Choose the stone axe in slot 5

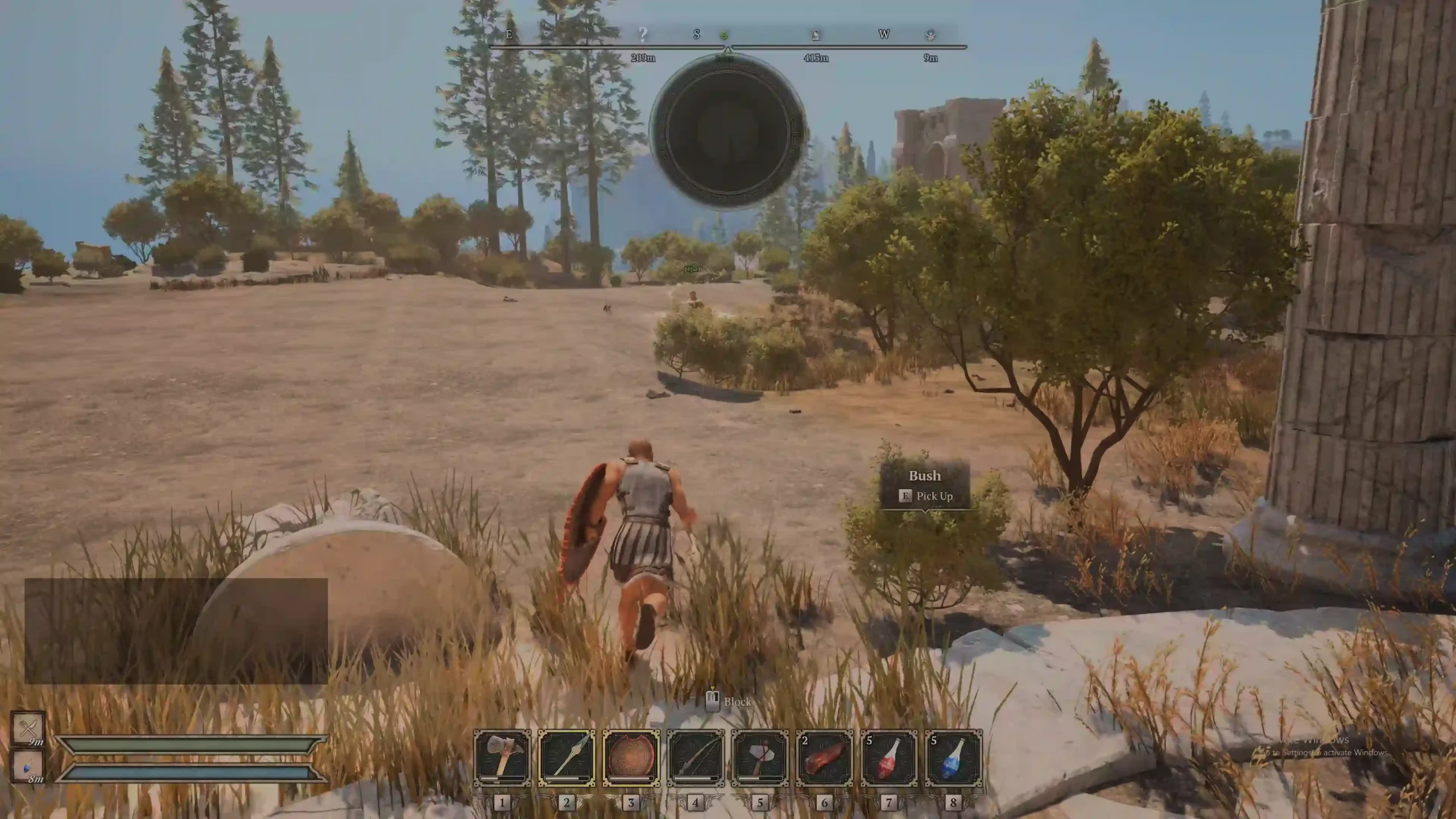[760, 758]
